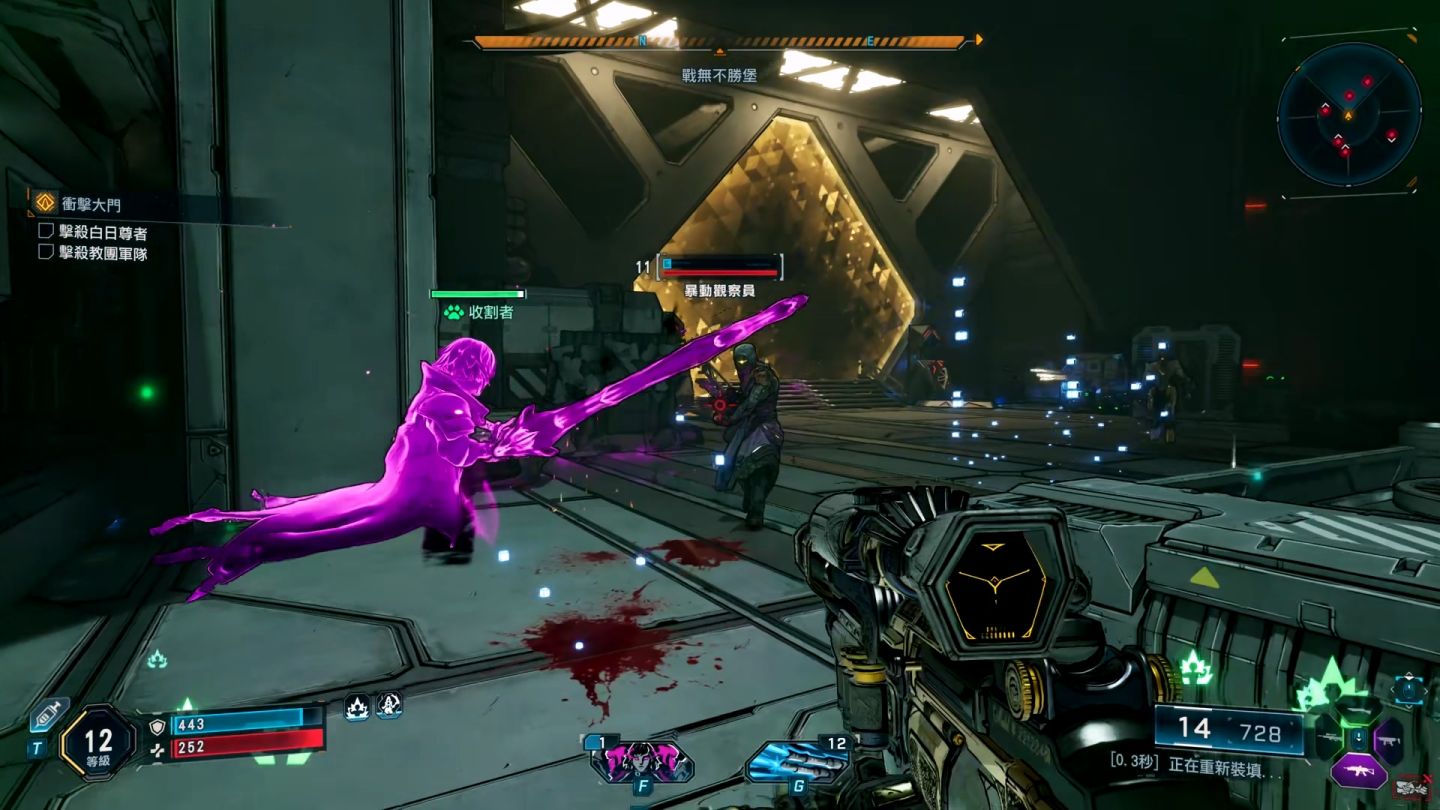The image size is (1440, 810).
Task: Activate the pink character action skill
Action: pos(641,762)
